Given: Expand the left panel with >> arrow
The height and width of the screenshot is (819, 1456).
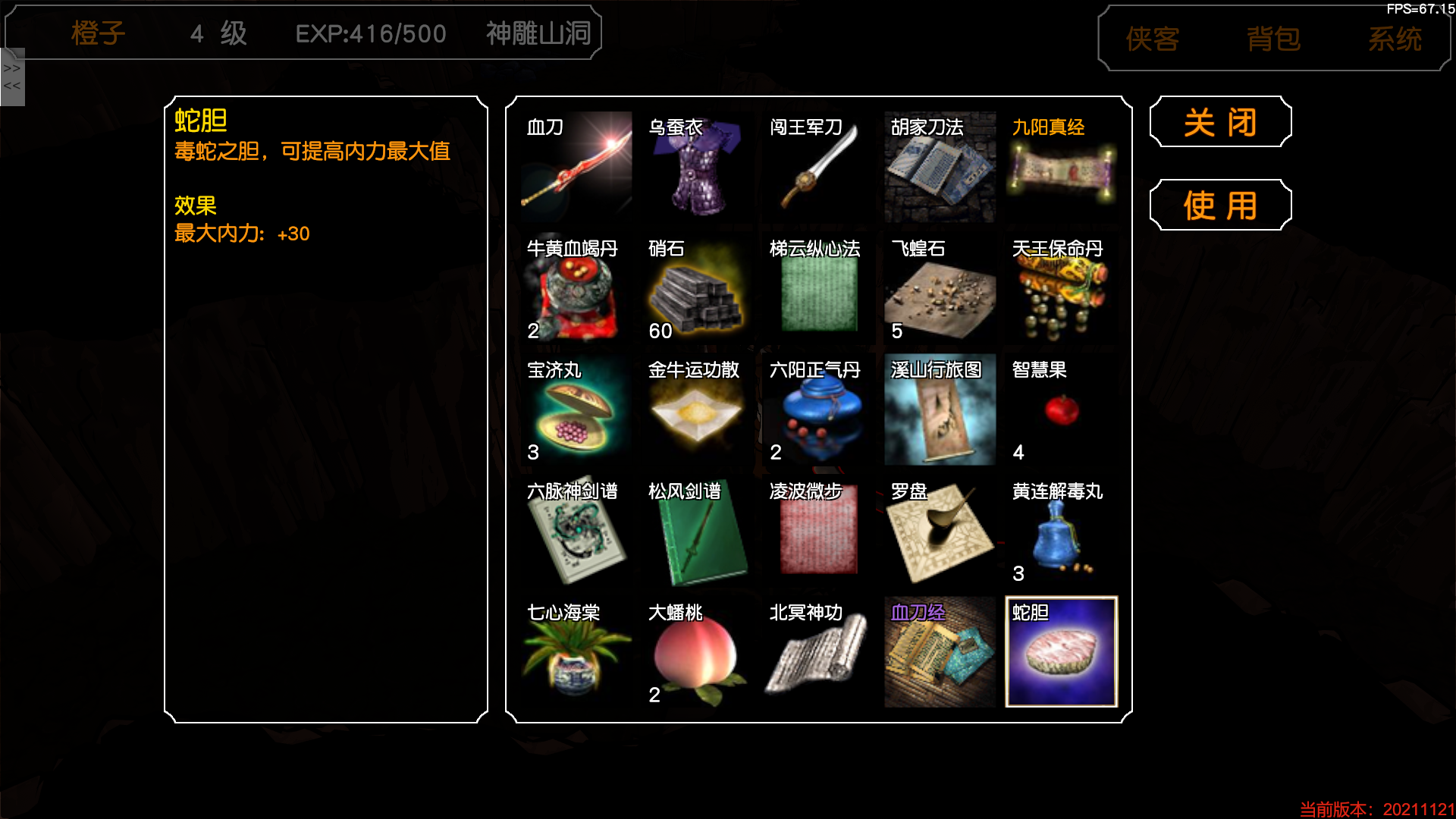Looking at the screenshot, I should coord(11,67).
